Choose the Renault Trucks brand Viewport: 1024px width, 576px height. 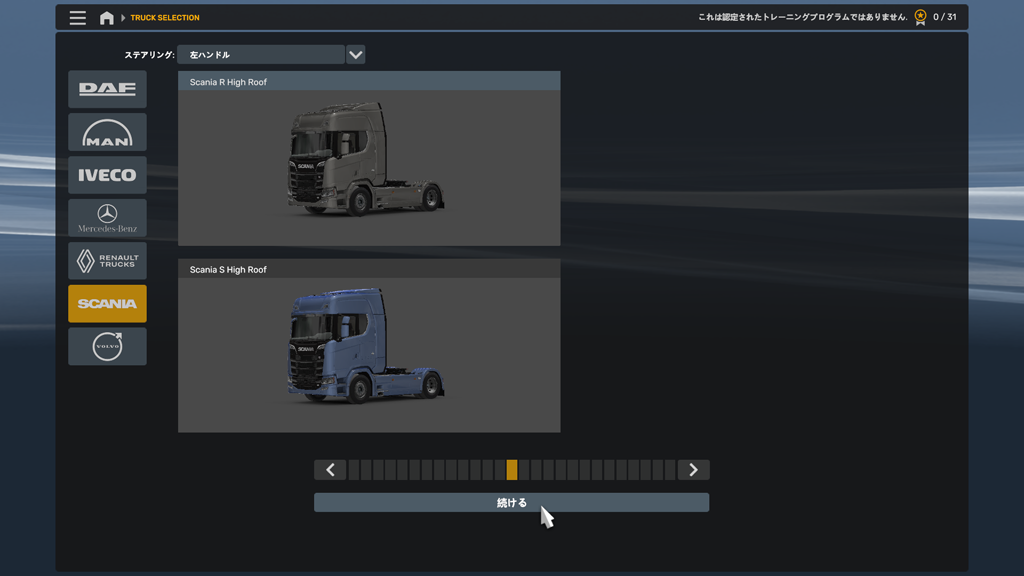(x=107, y=261)
